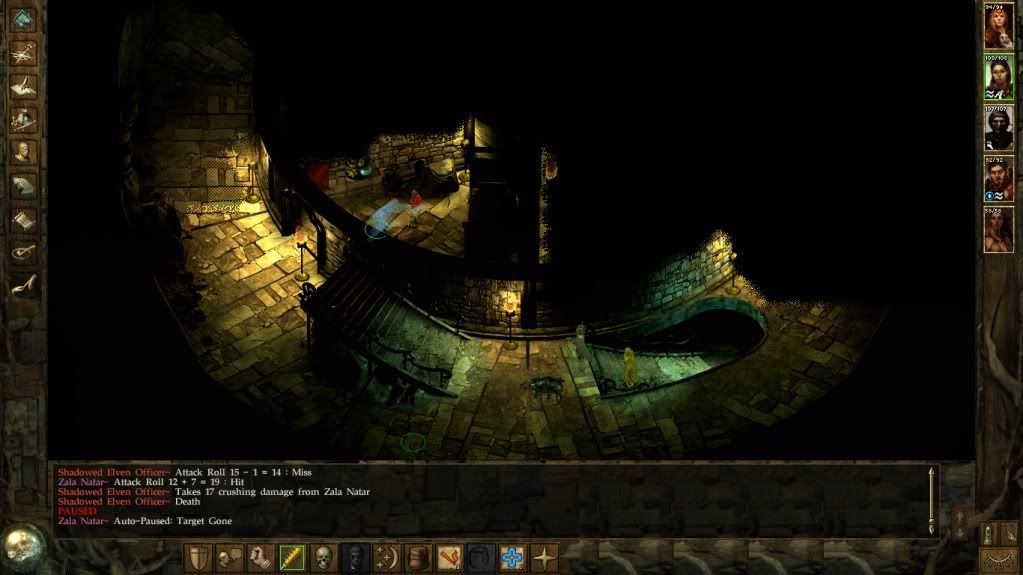Click the combat log scrollbar

pos(933,498)
